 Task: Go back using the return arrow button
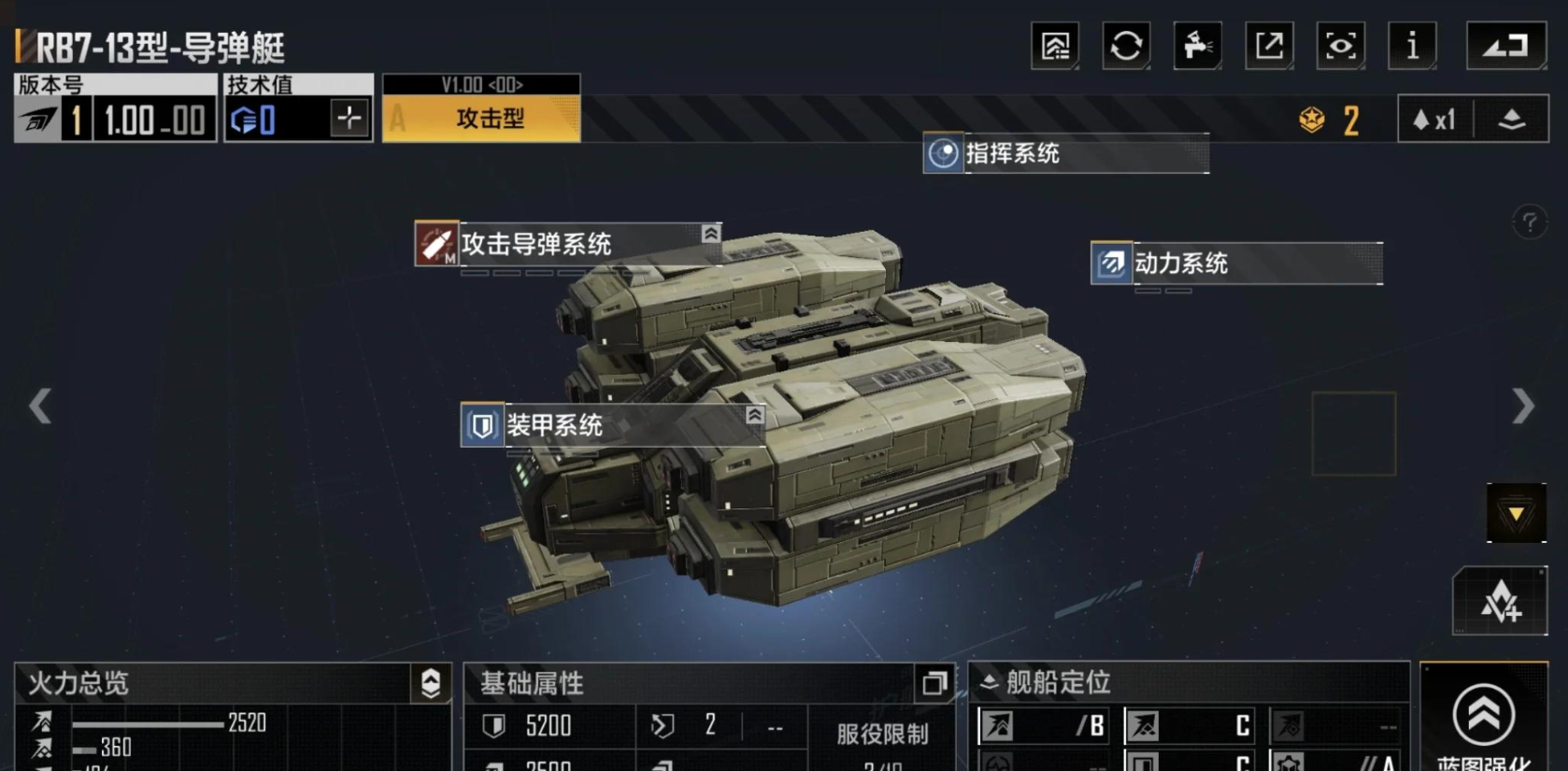[1505, 45]
